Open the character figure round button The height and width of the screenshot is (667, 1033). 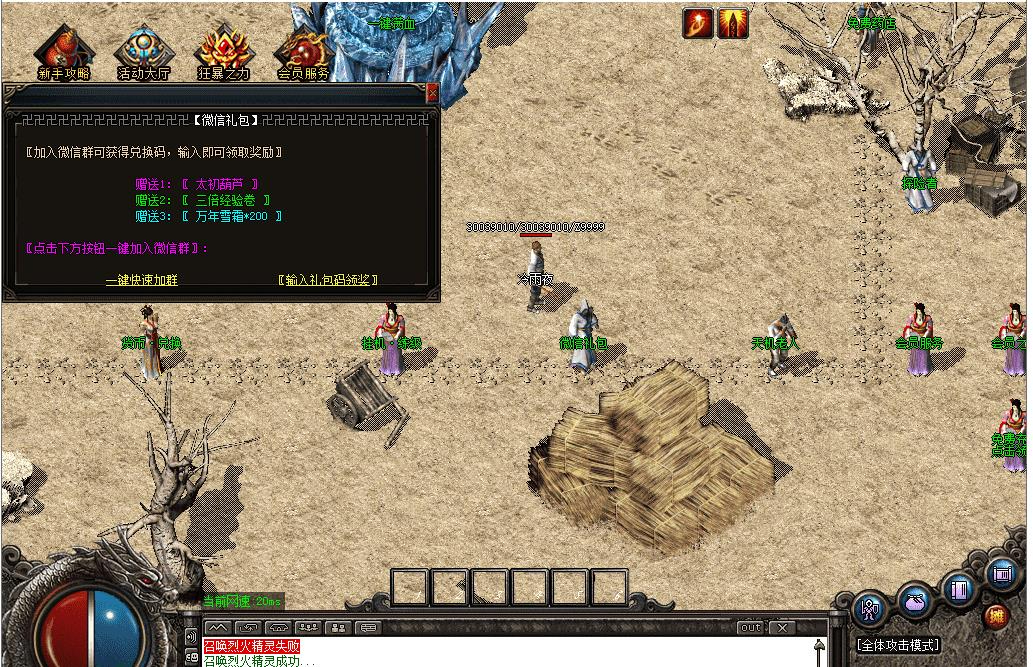[x=869, y=607]
